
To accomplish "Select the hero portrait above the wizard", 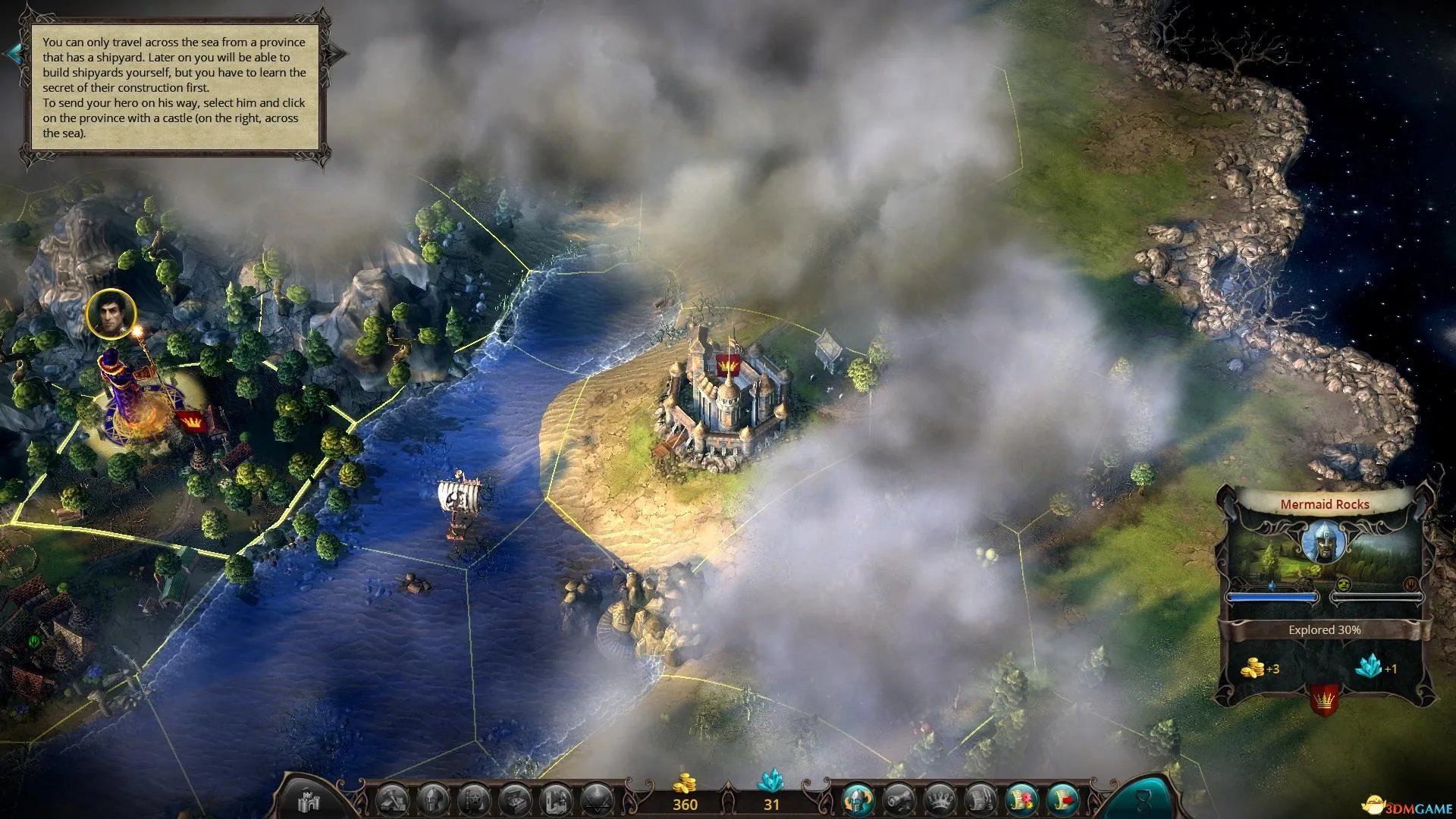I will pos(111,314).
